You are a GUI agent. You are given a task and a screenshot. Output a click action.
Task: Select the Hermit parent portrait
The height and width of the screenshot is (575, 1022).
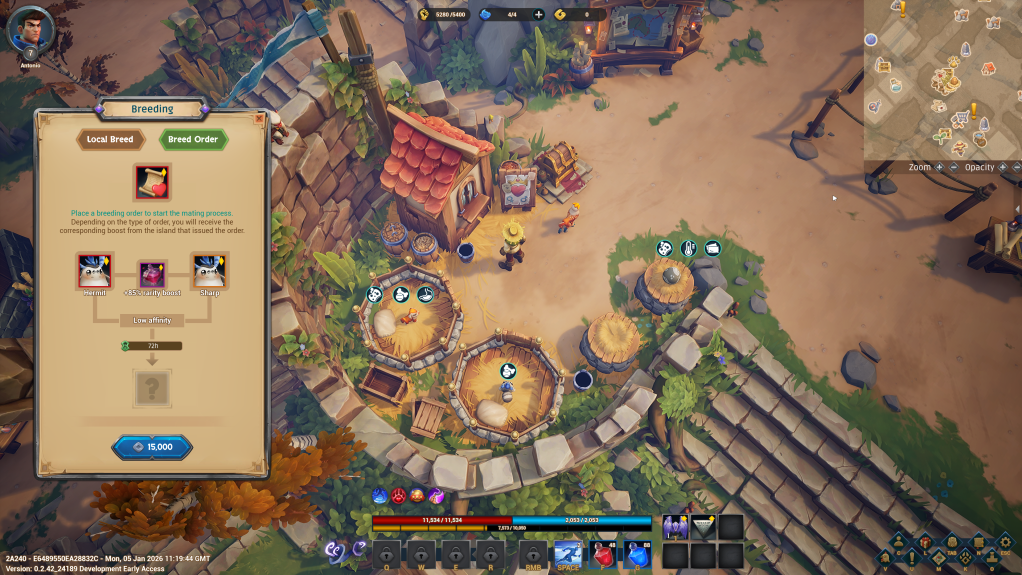pyautogui.click(x=94, y=270)
